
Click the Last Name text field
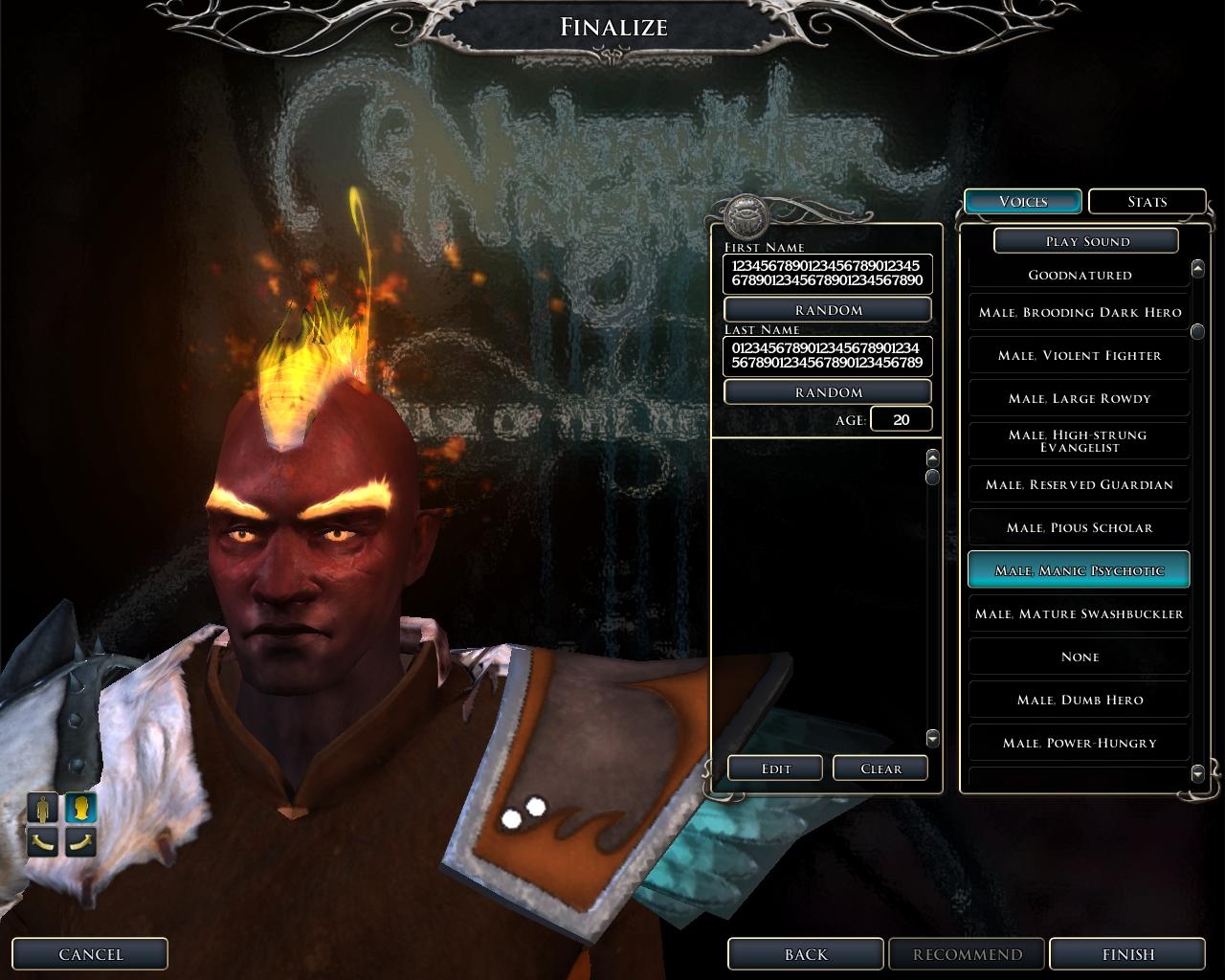(828, 356)
